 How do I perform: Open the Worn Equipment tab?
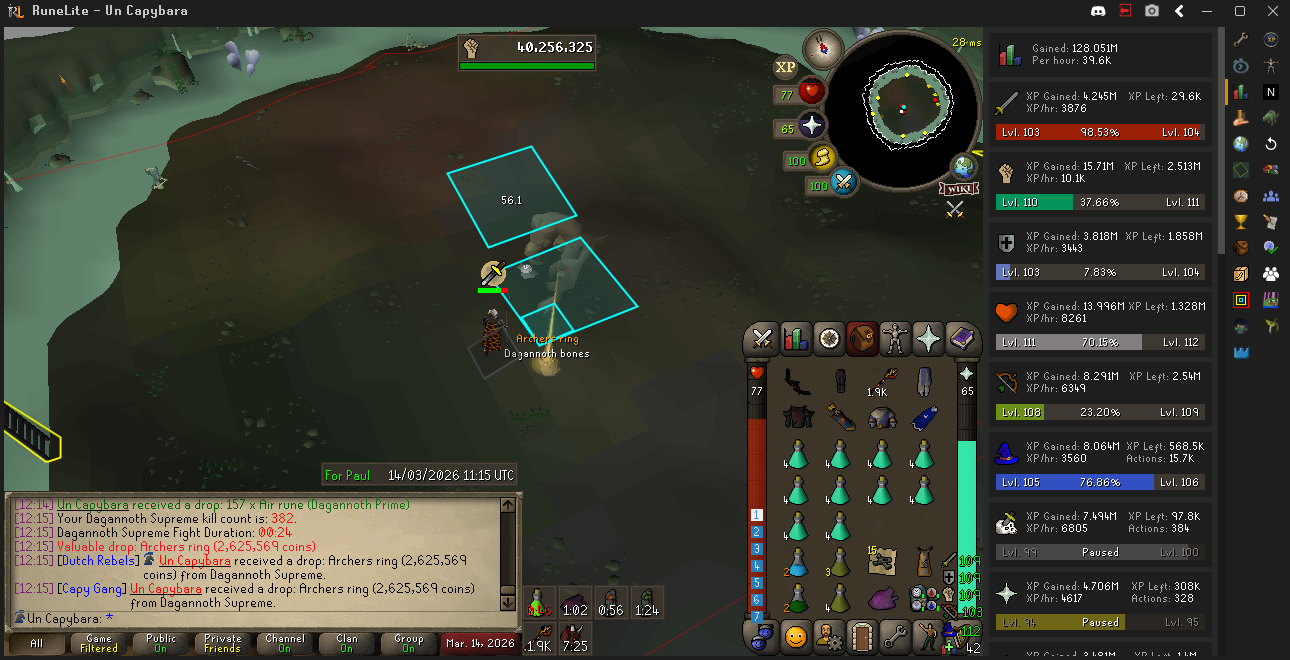[895, 339]
